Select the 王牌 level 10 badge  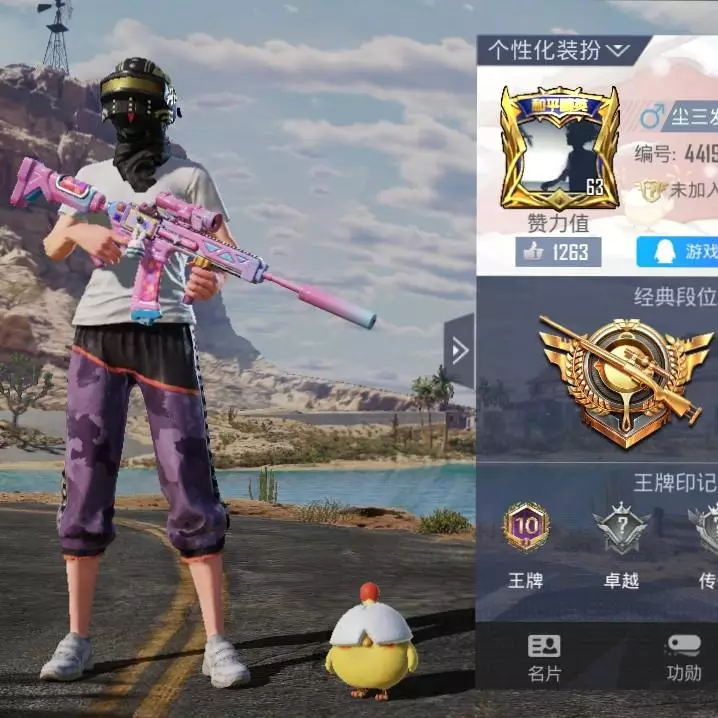526,528
